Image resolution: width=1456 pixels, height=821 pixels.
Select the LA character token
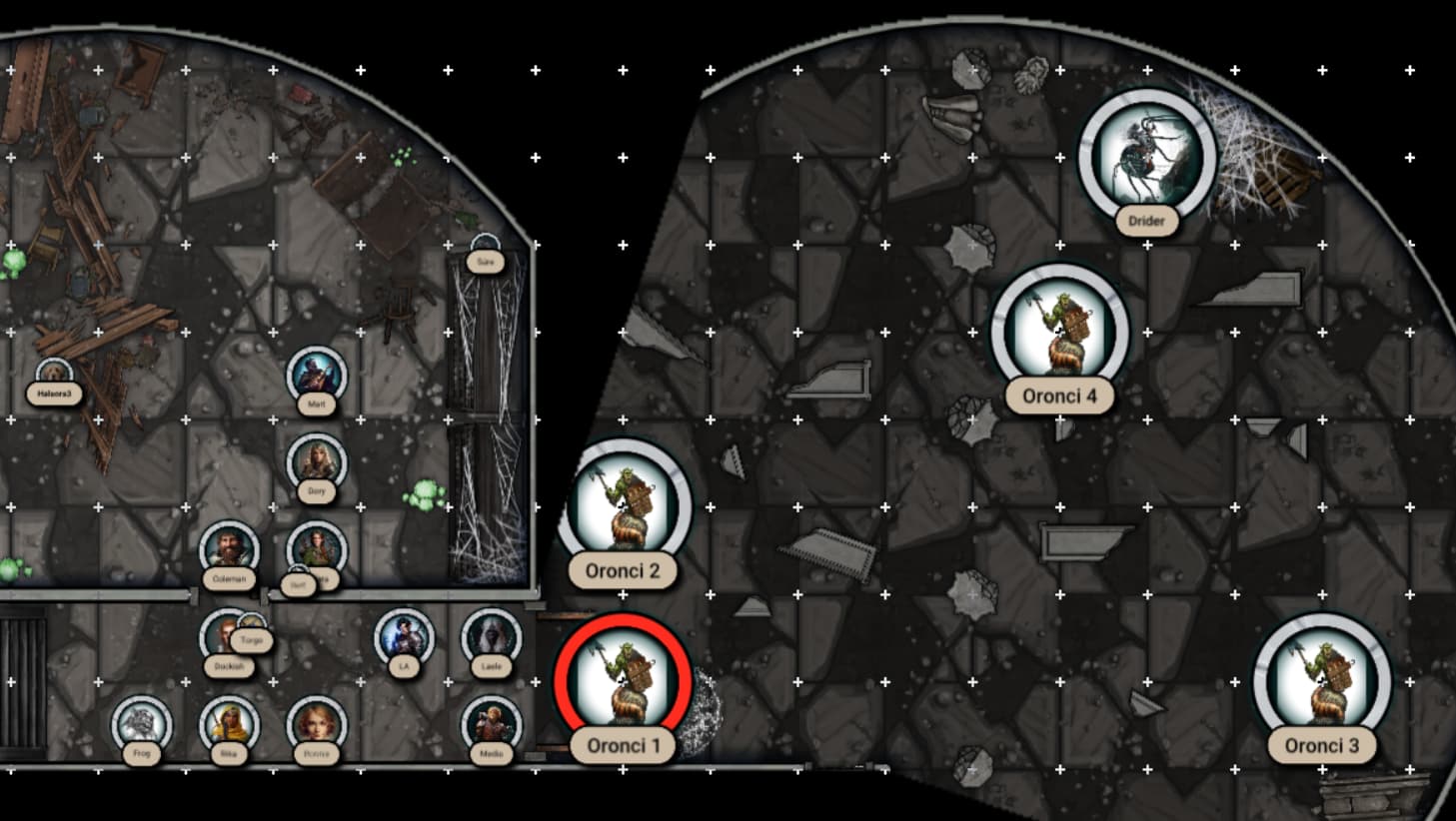coord(404,637)
